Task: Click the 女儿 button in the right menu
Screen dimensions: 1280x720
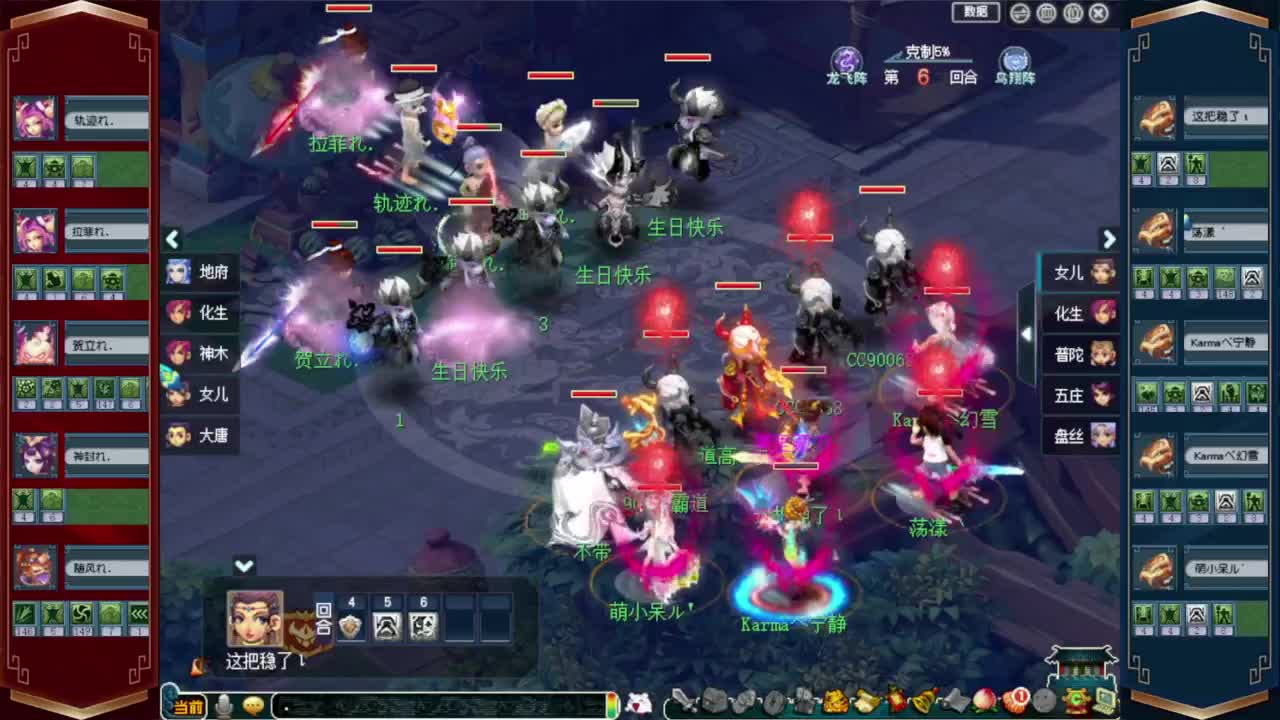Action: [1080, 273]
